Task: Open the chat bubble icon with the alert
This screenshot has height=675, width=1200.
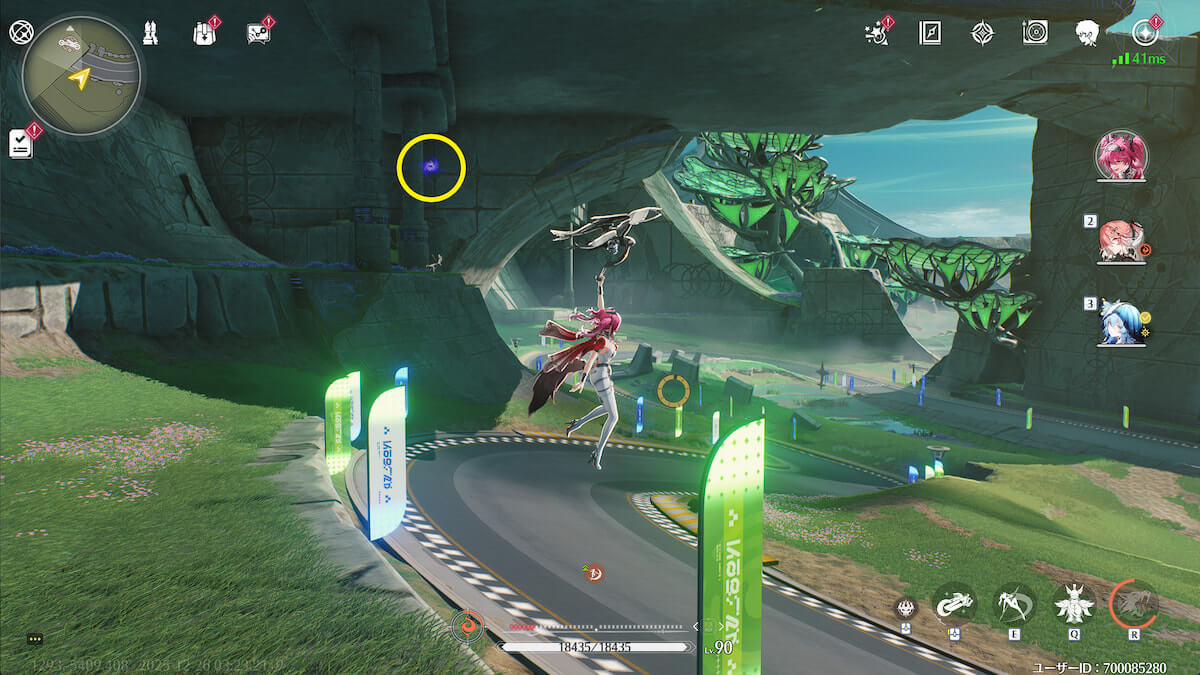Action: pyautogui.click(x=257, y=33)
